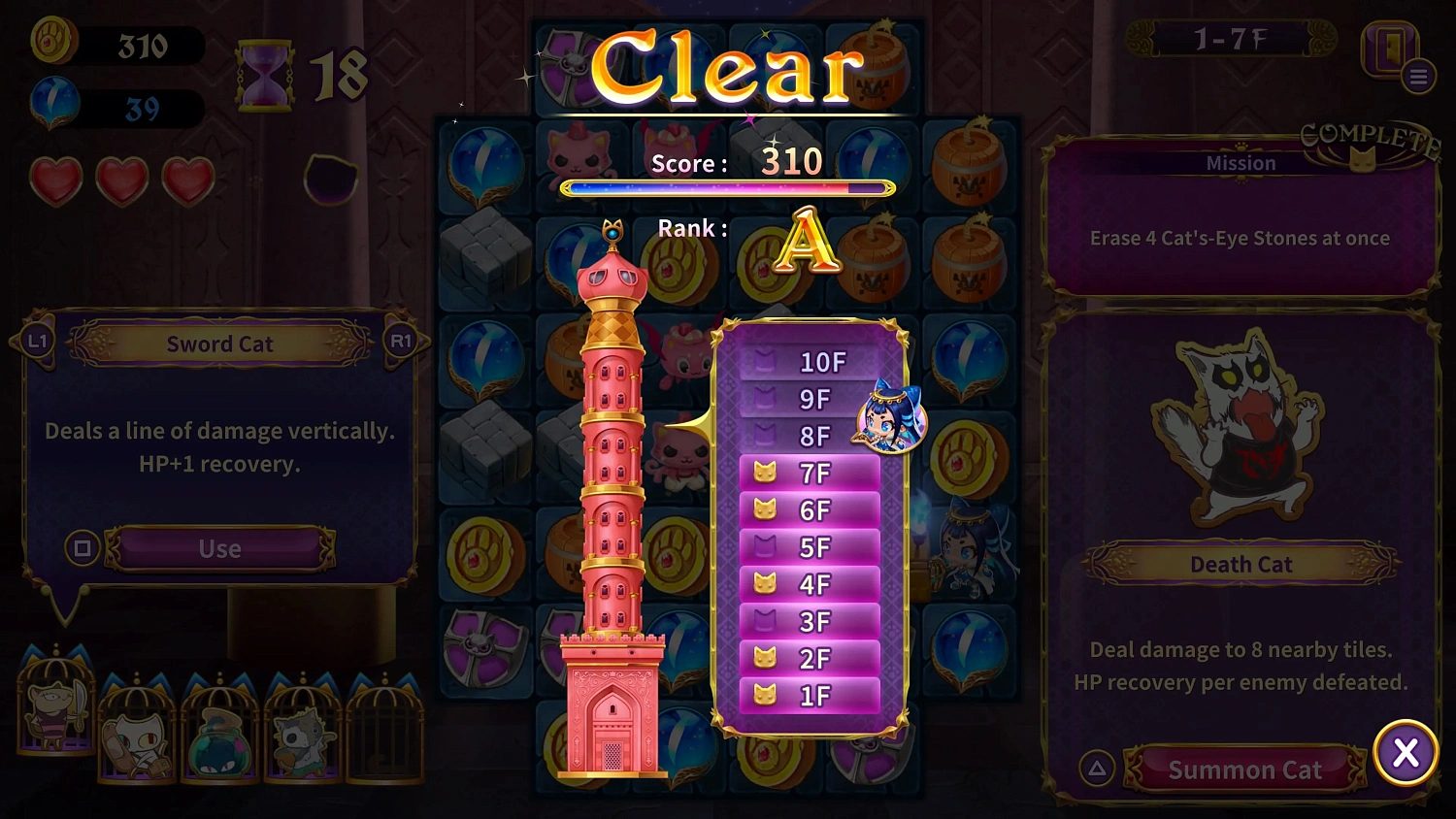Open the Mission panel header
This screenshot has width=1456, height=819.
(1241, 163)
